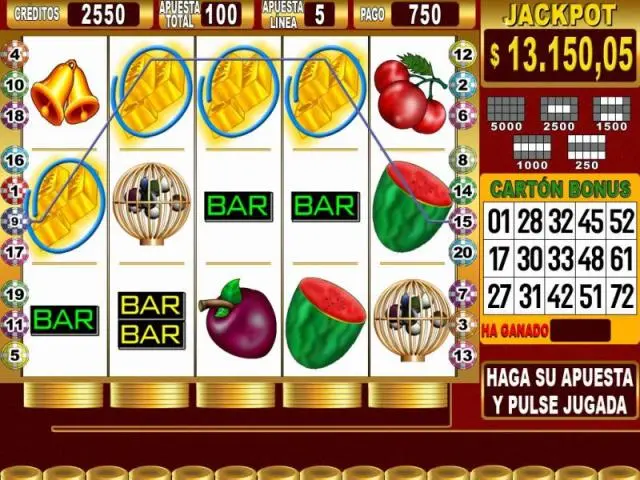Viewport: 640px width, 480px height.
Task: Select number 01 on the Cartón Bonus card
Action: click(x=500, y=221)
